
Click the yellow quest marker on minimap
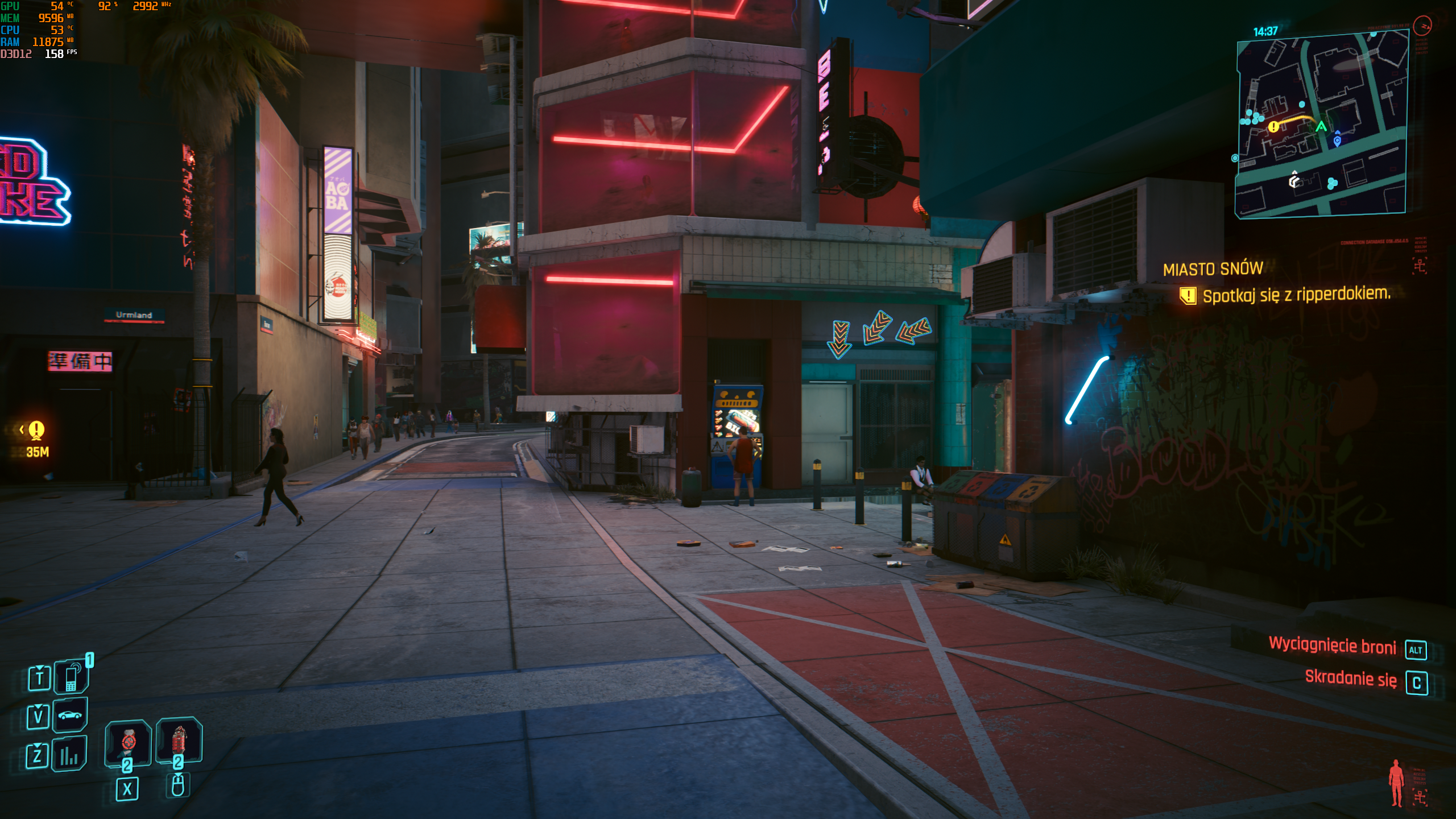[x=1273, y=127]
